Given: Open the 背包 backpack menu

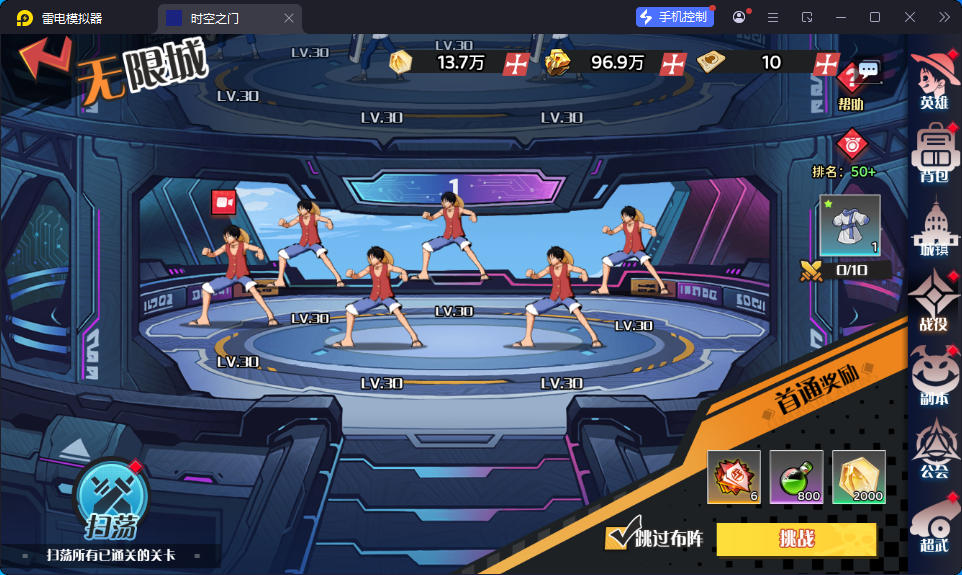Looking at the screenshot, I should tap(934, 152).
